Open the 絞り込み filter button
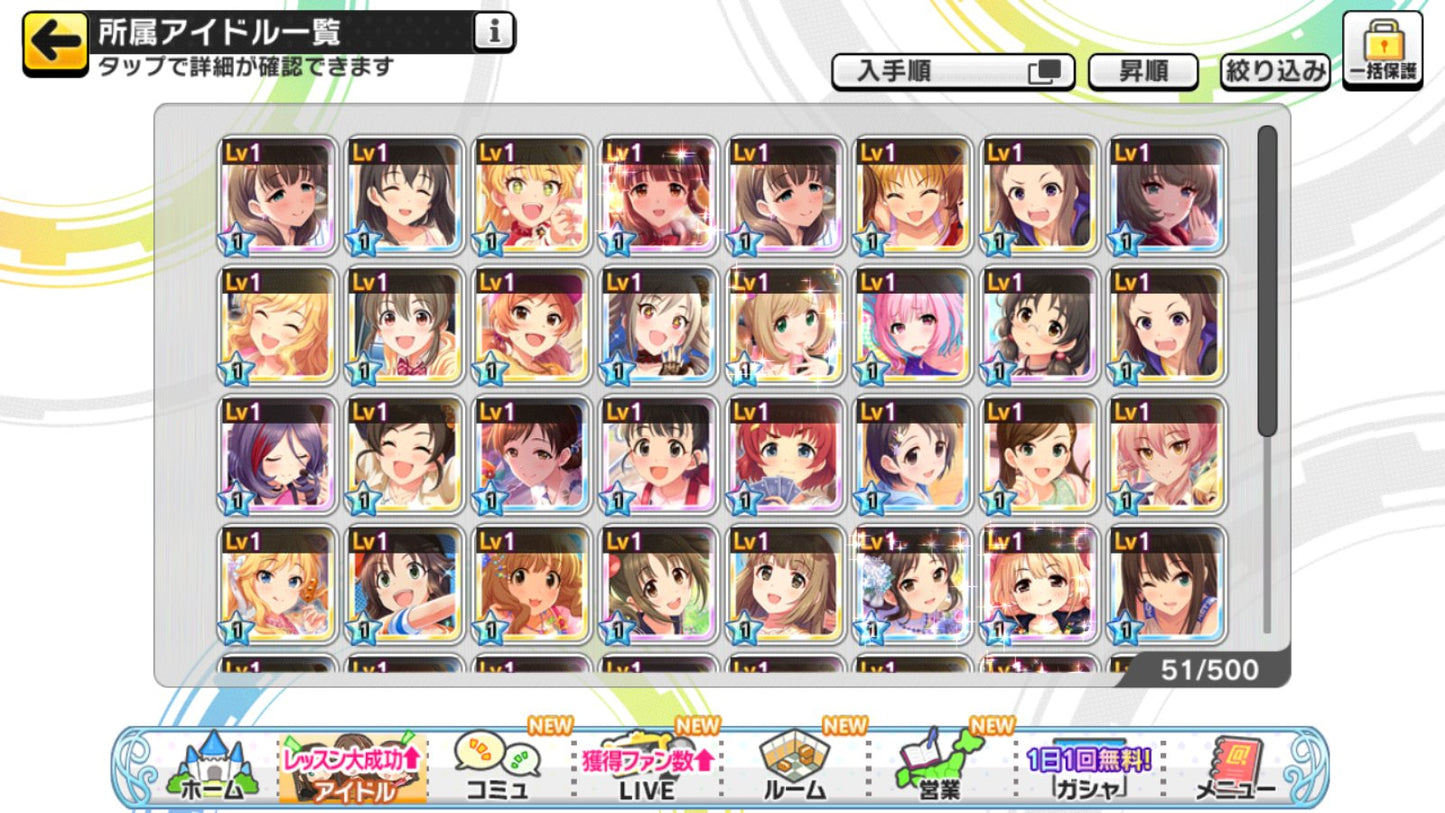 (1275, 72)
